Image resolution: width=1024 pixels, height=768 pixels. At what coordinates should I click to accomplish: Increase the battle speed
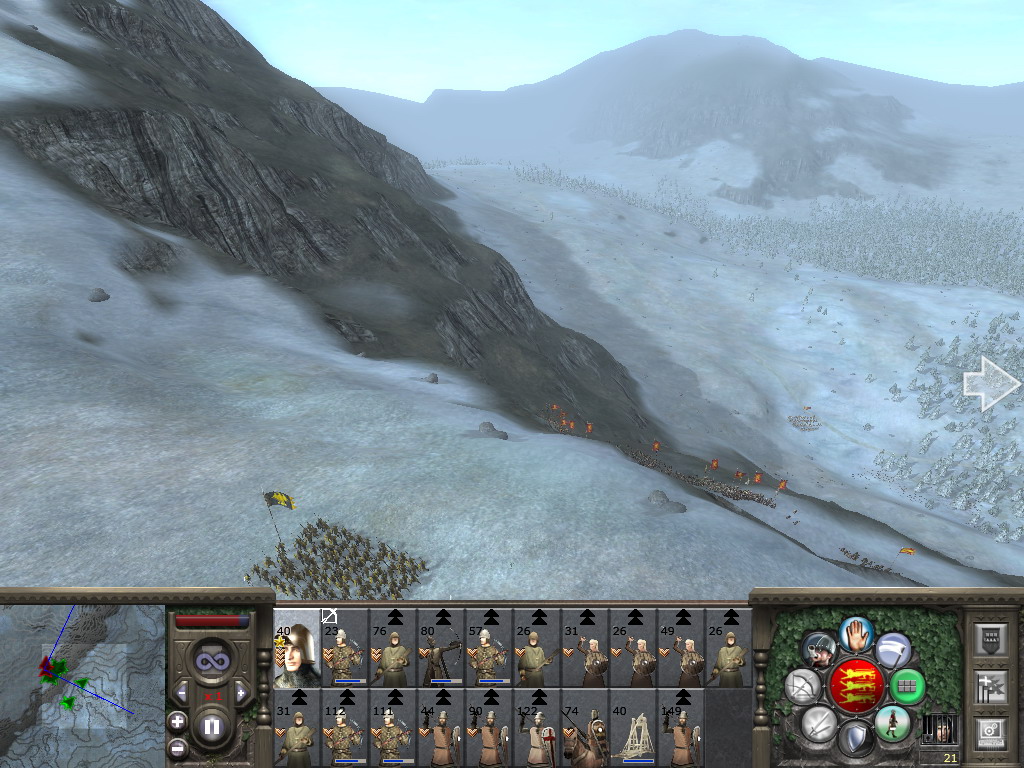click(241, 693)
